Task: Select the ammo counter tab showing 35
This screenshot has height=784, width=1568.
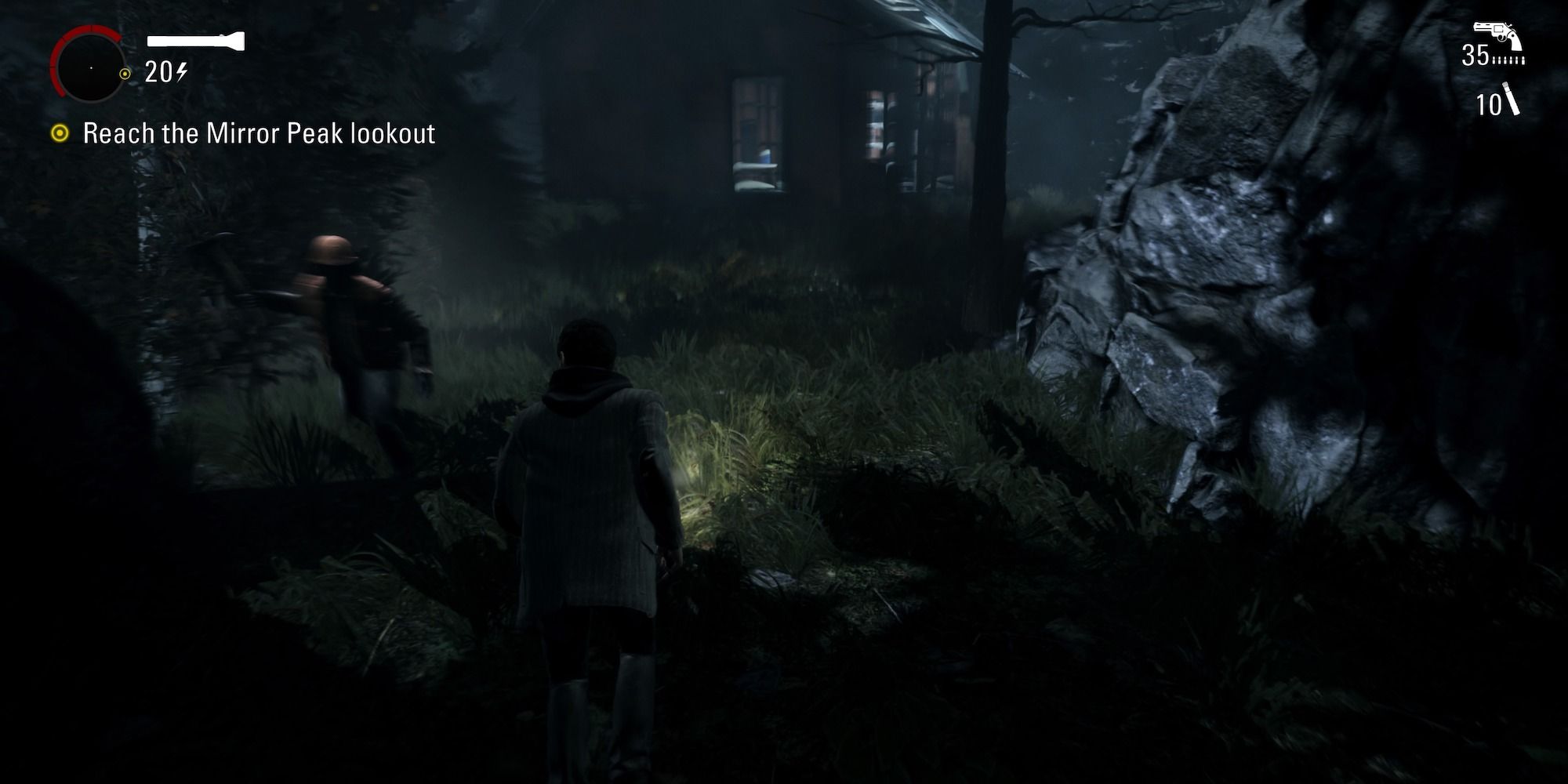Action: click(1475, 55)
